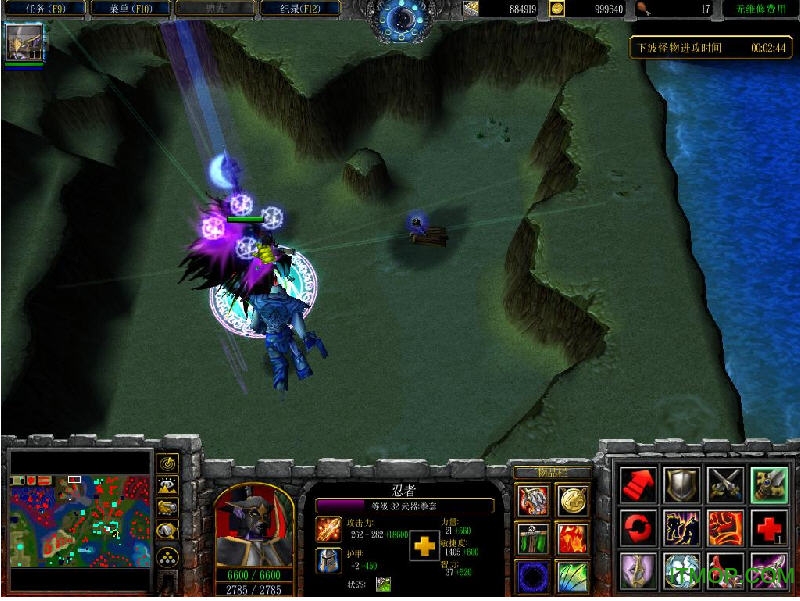The image size is (800, 601).
Task: Toggle the minimap formation button
Action: coord(167,557)
